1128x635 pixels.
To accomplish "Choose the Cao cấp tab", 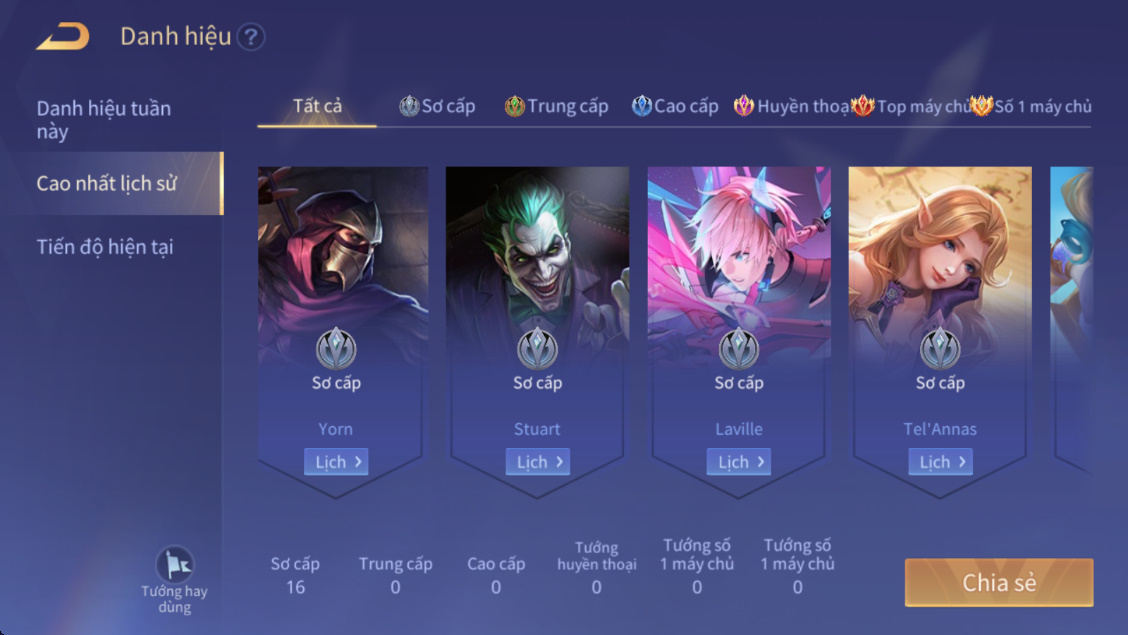I will (676, 106).
